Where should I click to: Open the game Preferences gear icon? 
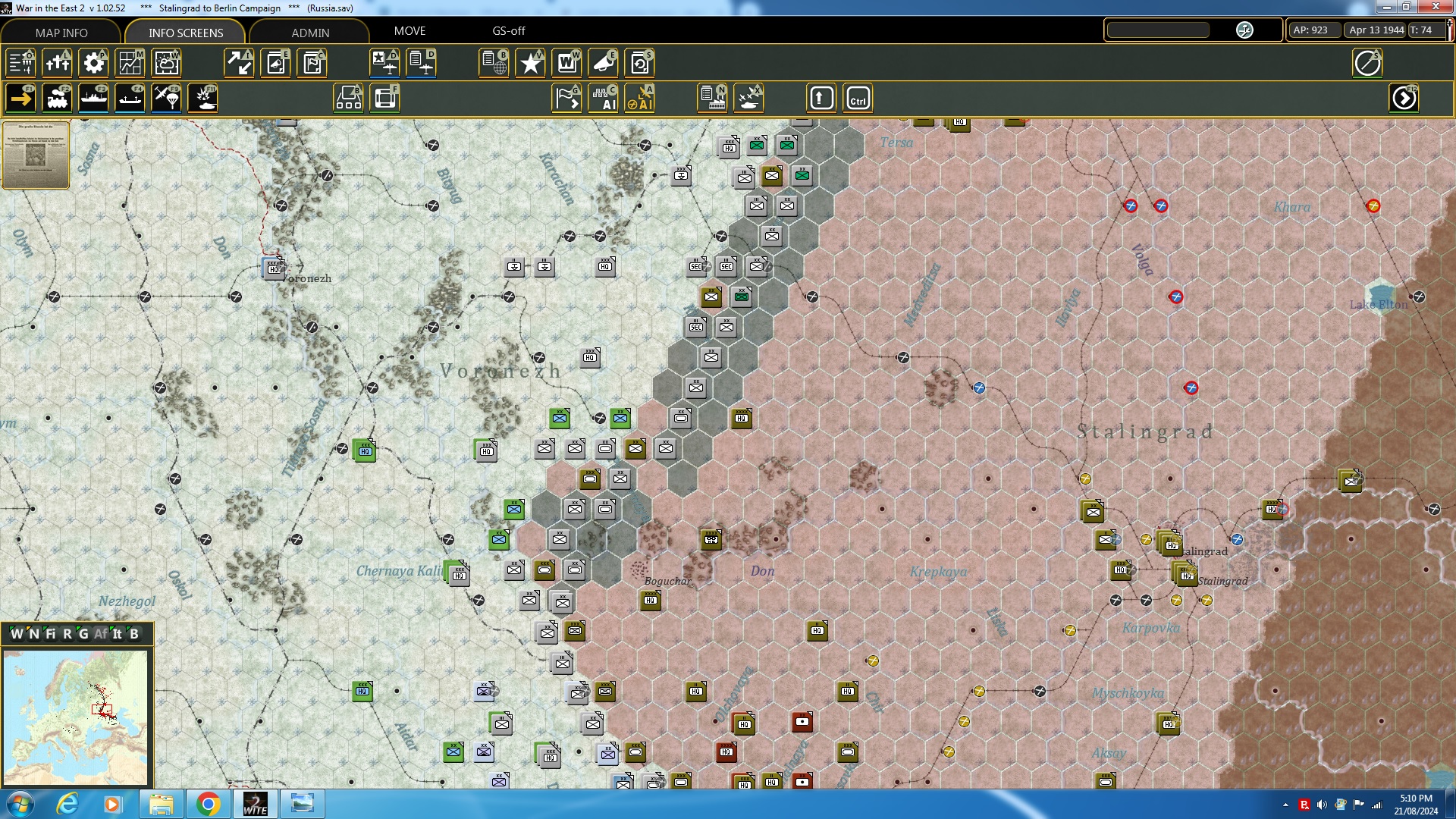coord(94,63)
